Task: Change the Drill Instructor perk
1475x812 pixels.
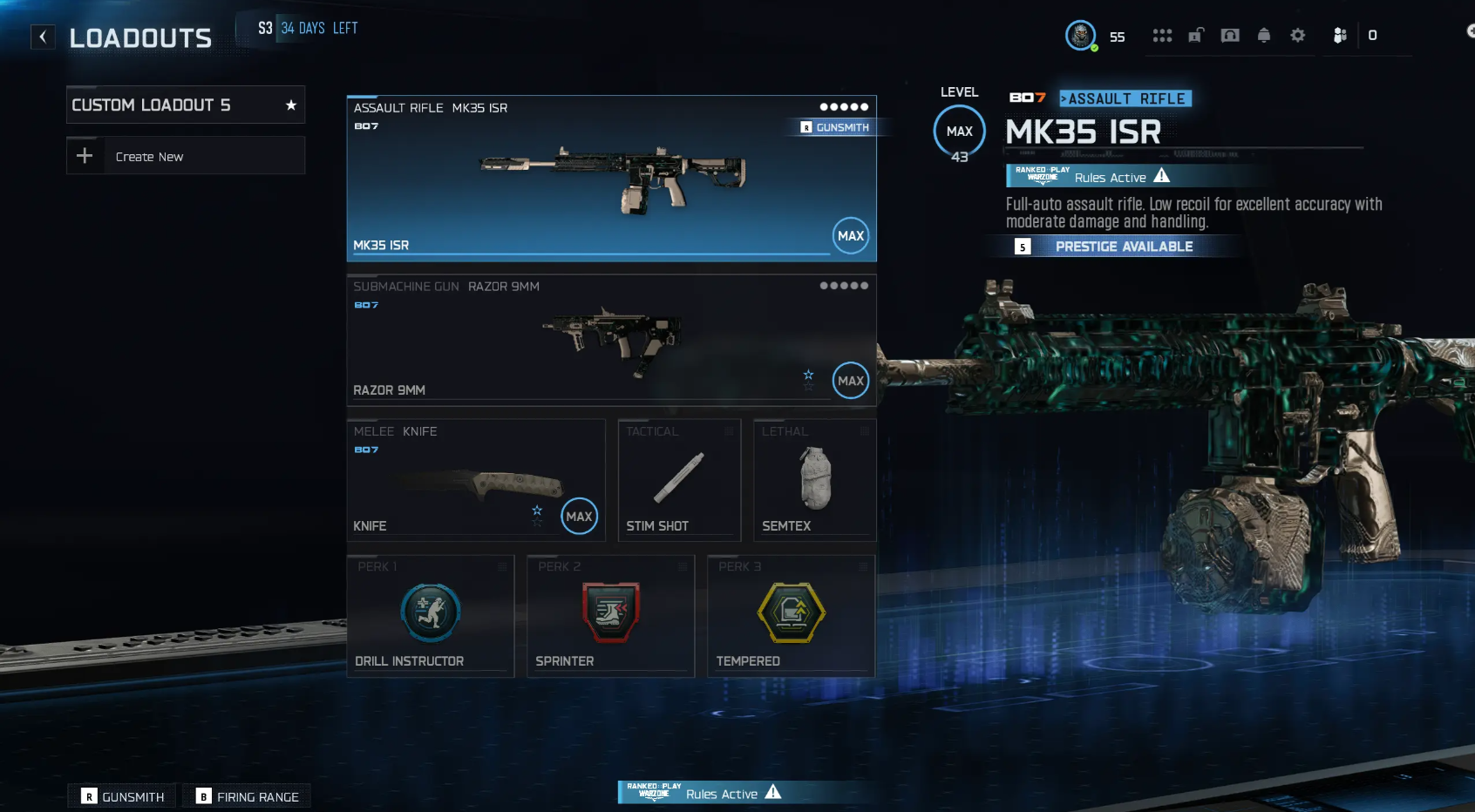Action: pyautogui.click(x=431, y=615)
